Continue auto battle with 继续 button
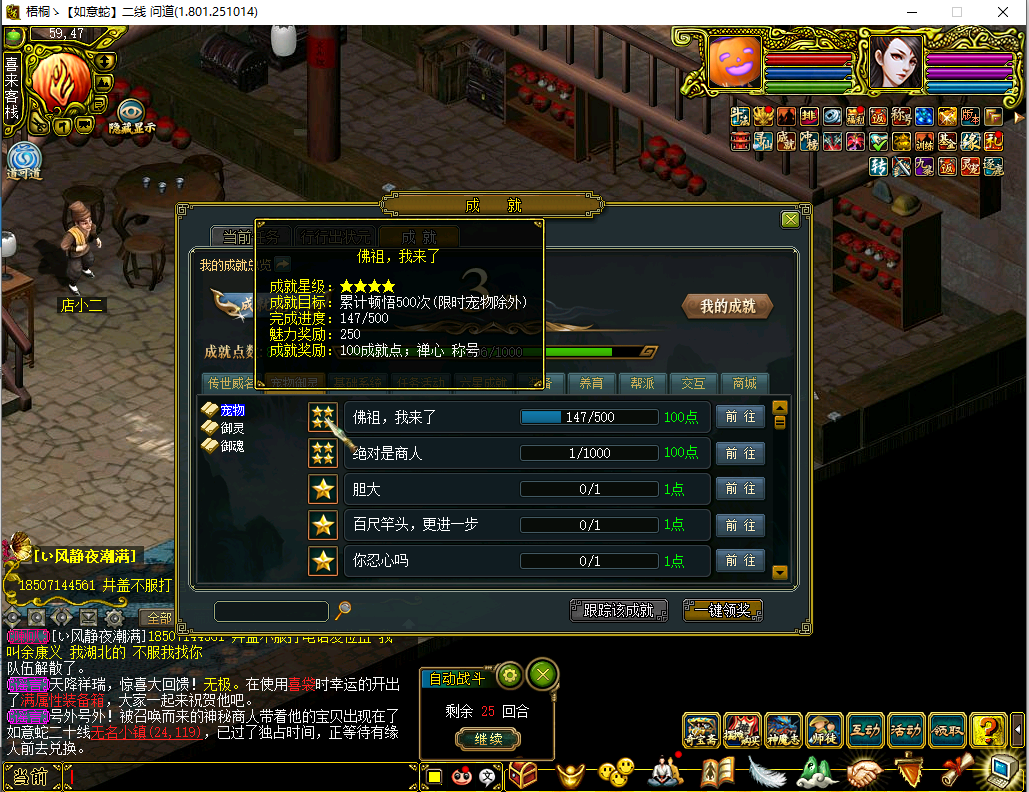 (x=488, y=740)
